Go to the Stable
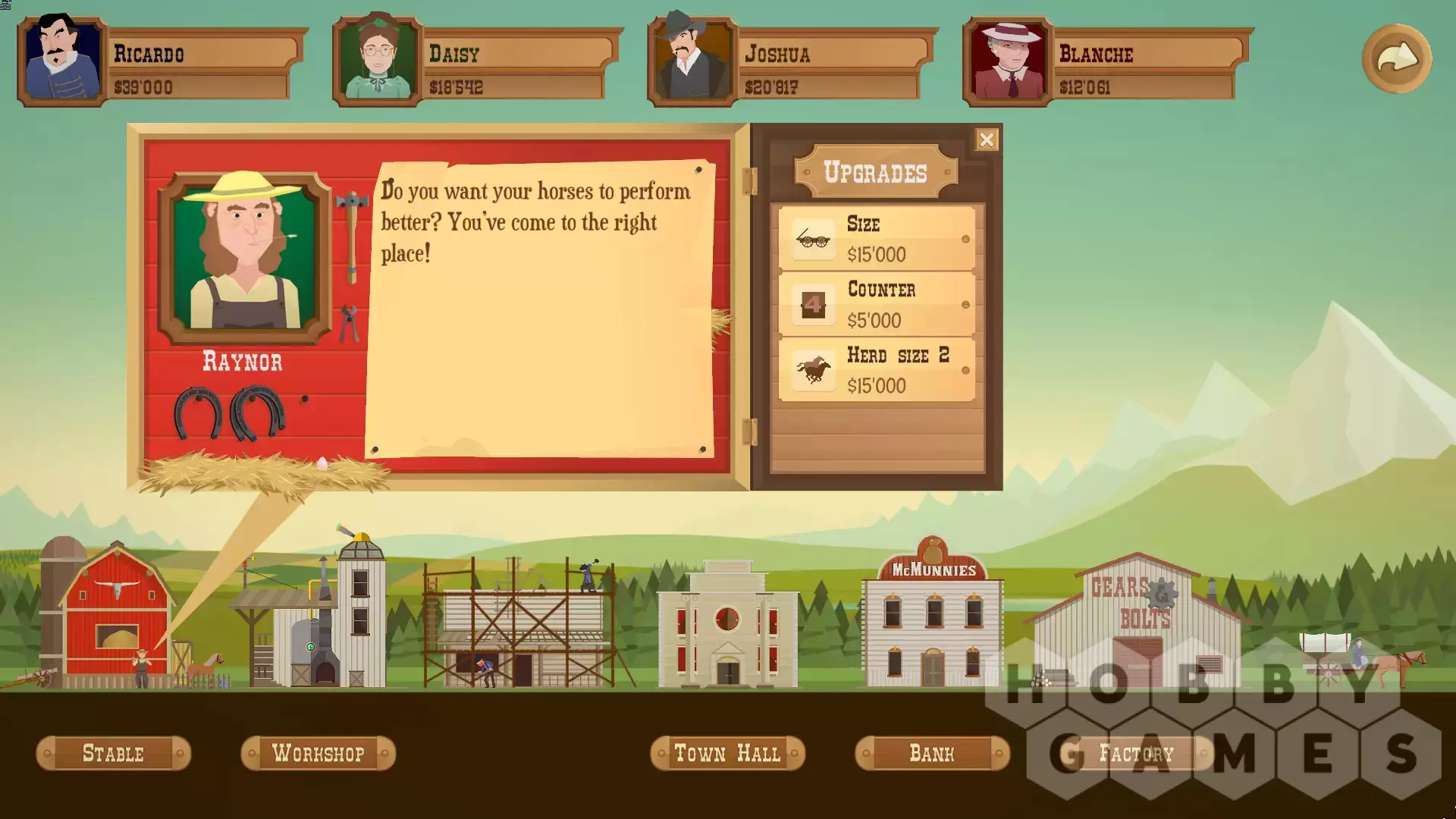1456x819 pixels. tap(113, 753)
